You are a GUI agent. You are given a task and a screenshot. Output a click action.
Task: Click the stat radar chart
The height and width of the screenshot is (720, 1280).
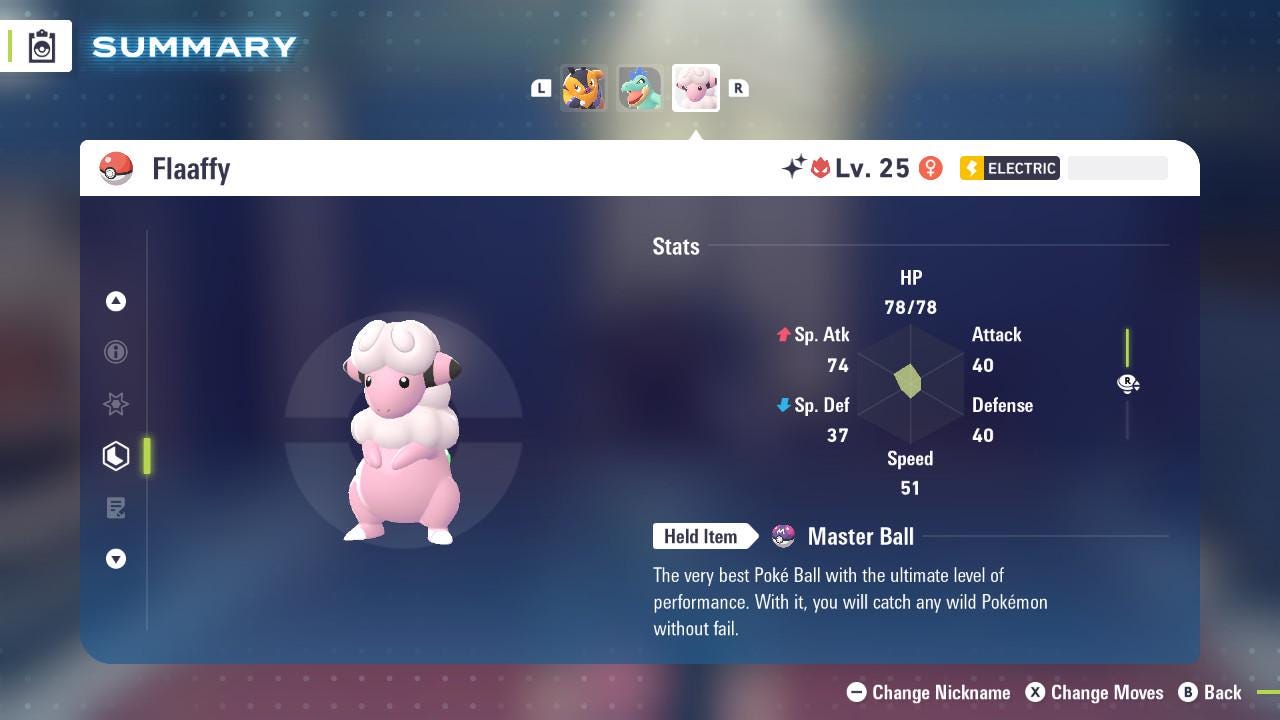910,383
